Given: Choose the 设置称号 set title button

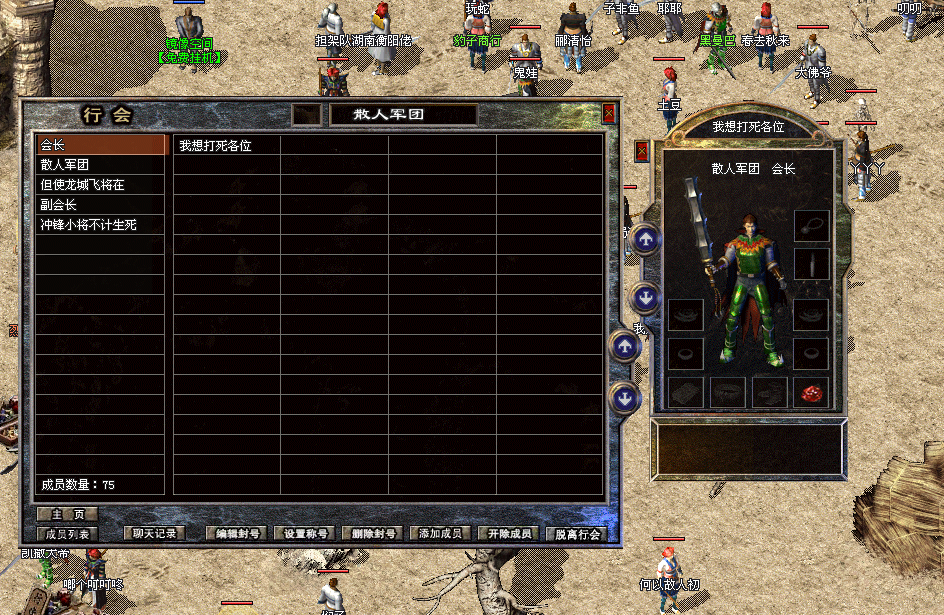Looking at the screenshot, I should coord(305,534).
